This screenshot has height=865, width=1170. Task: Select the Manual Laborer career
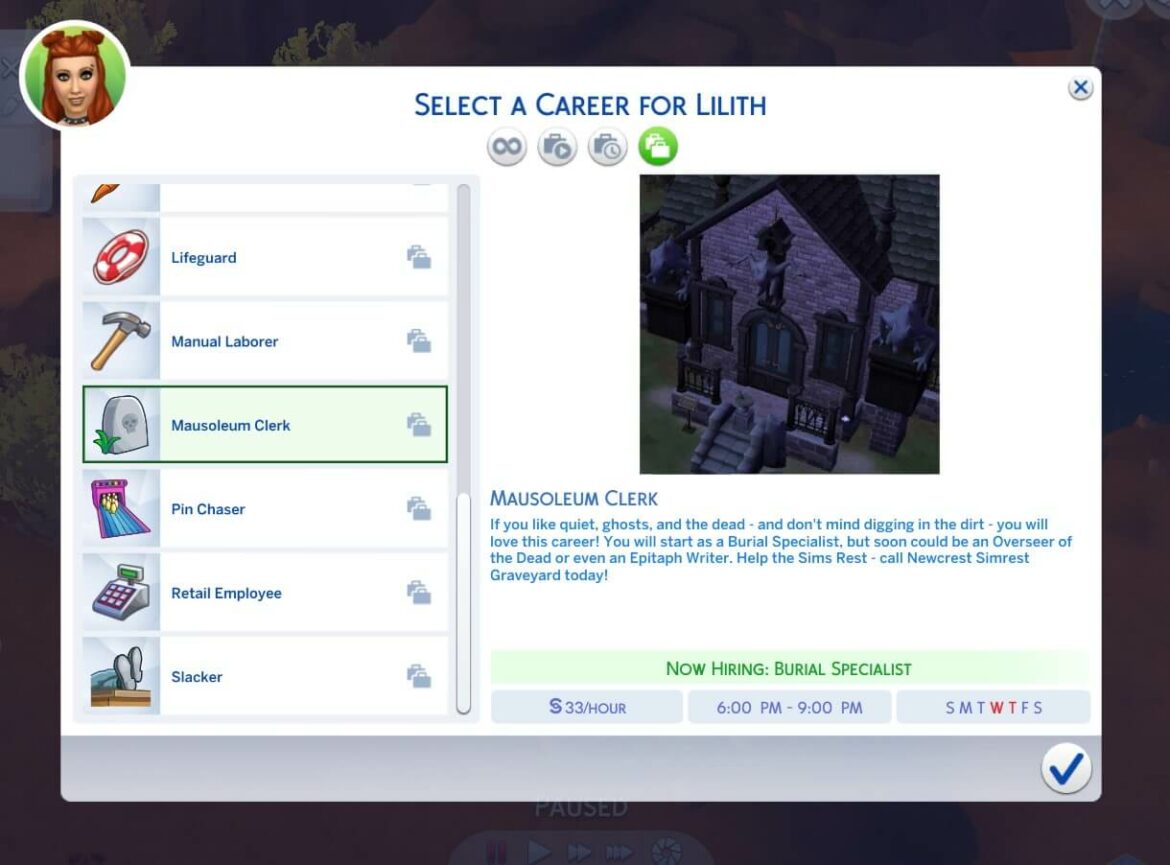coord(265,342)
